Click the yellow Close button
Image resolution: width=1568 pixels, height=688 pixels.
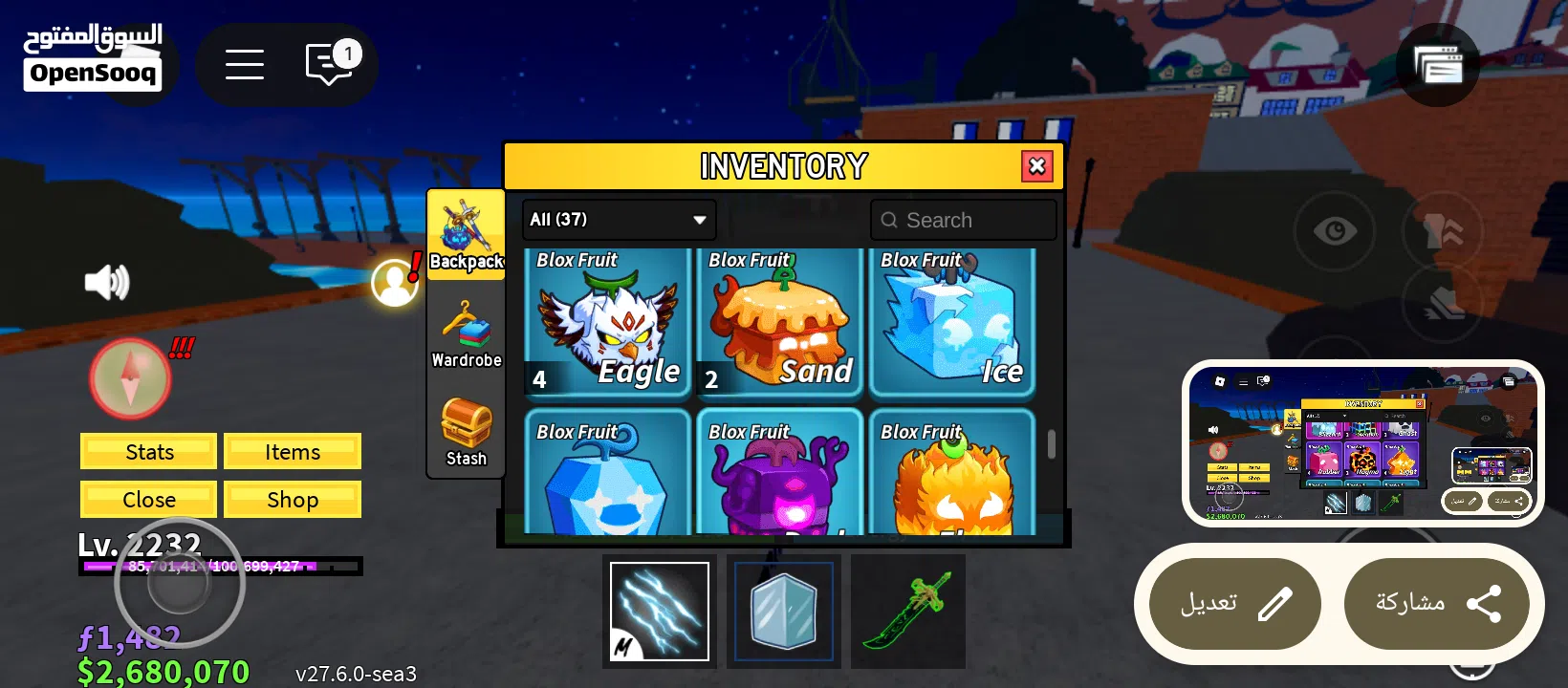[x=149, y=500]
